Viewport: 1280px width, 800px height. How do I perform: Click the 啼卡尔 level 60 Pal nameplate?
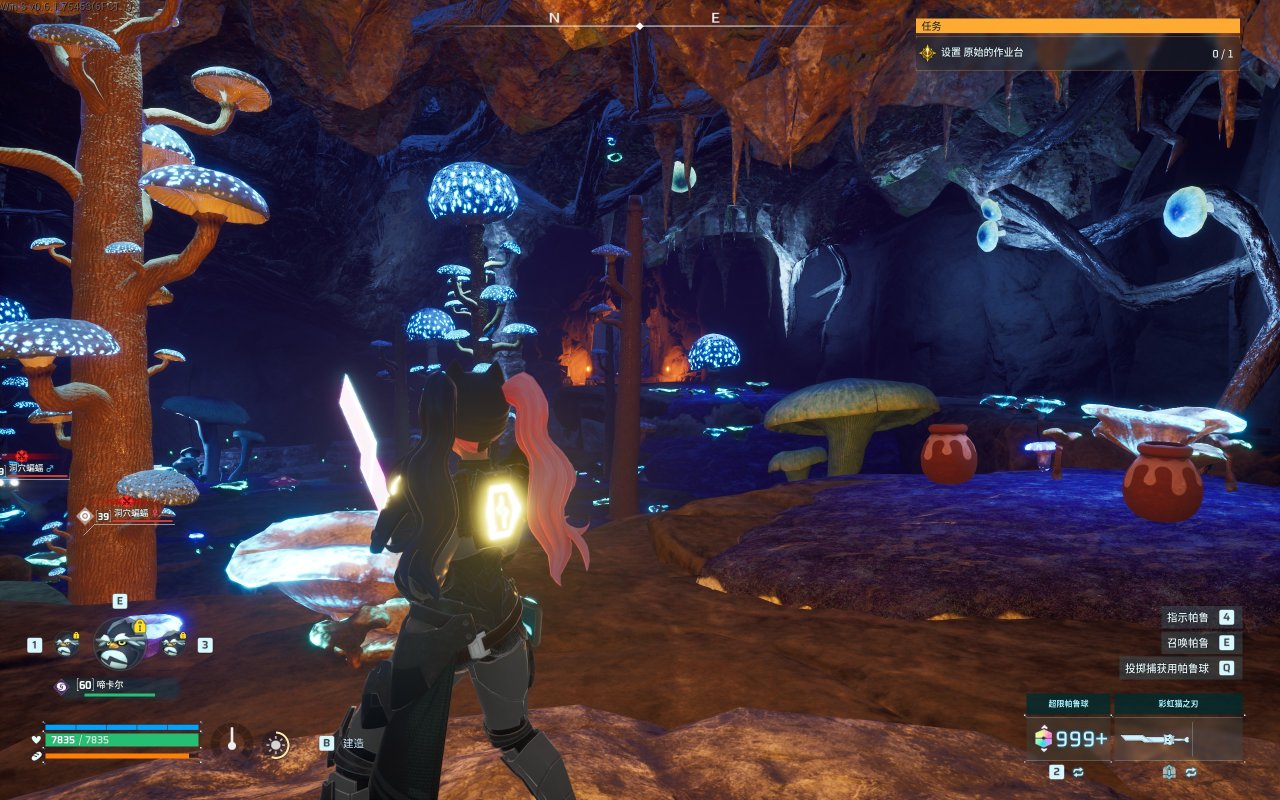pyautogui.click(x=118, y=687)
